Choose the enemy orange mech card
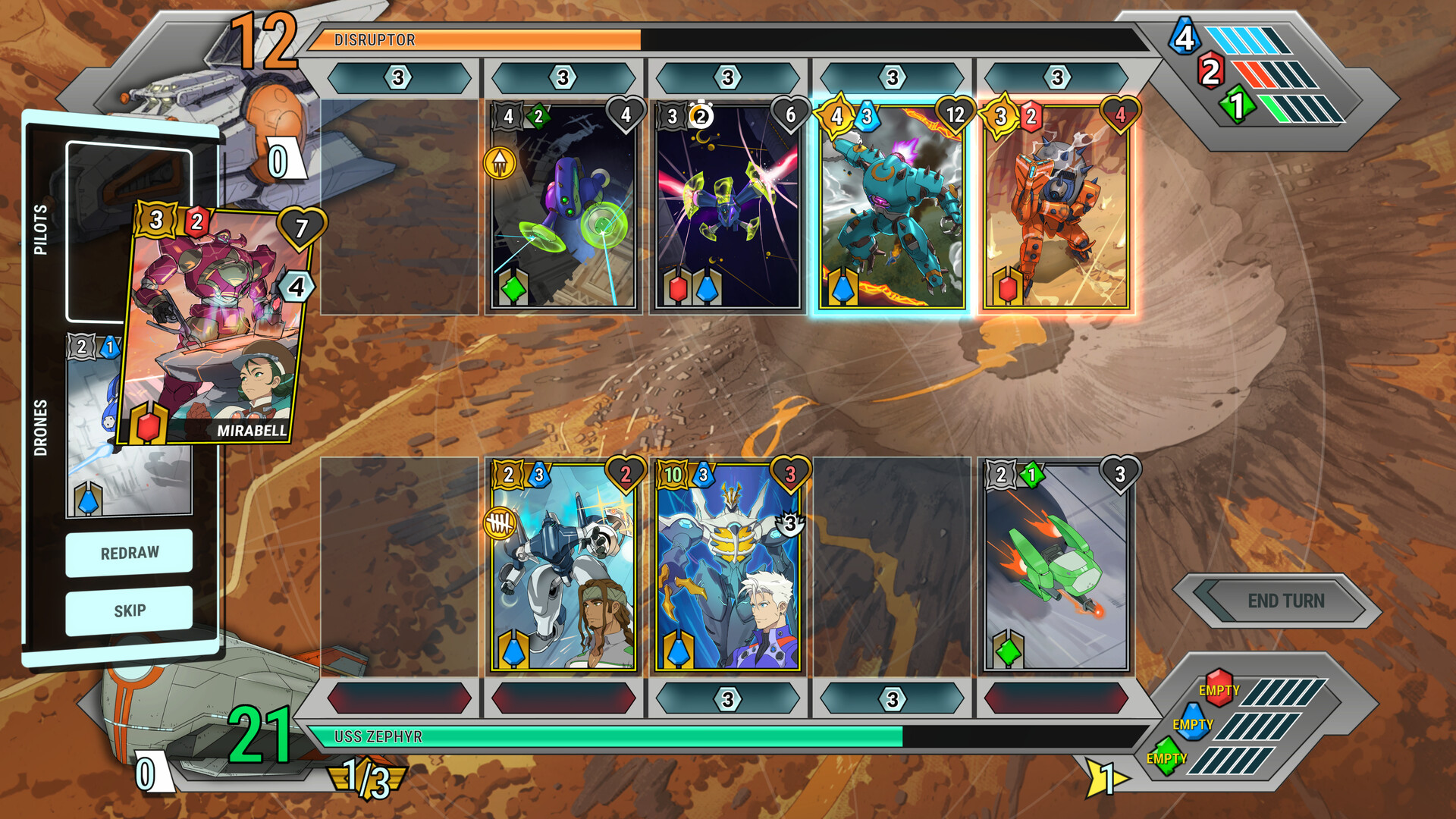This screenshot has width=1456, height=819. pyautogui.click(x=1056, y=209)
